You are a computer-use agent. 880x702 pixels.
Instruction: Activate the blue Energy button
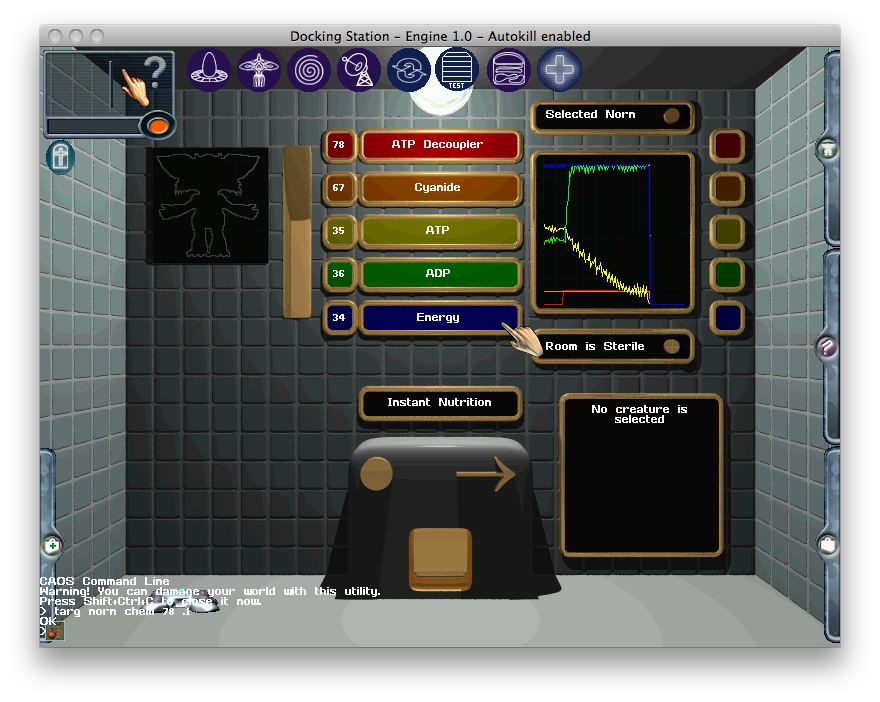coord(440,318)
